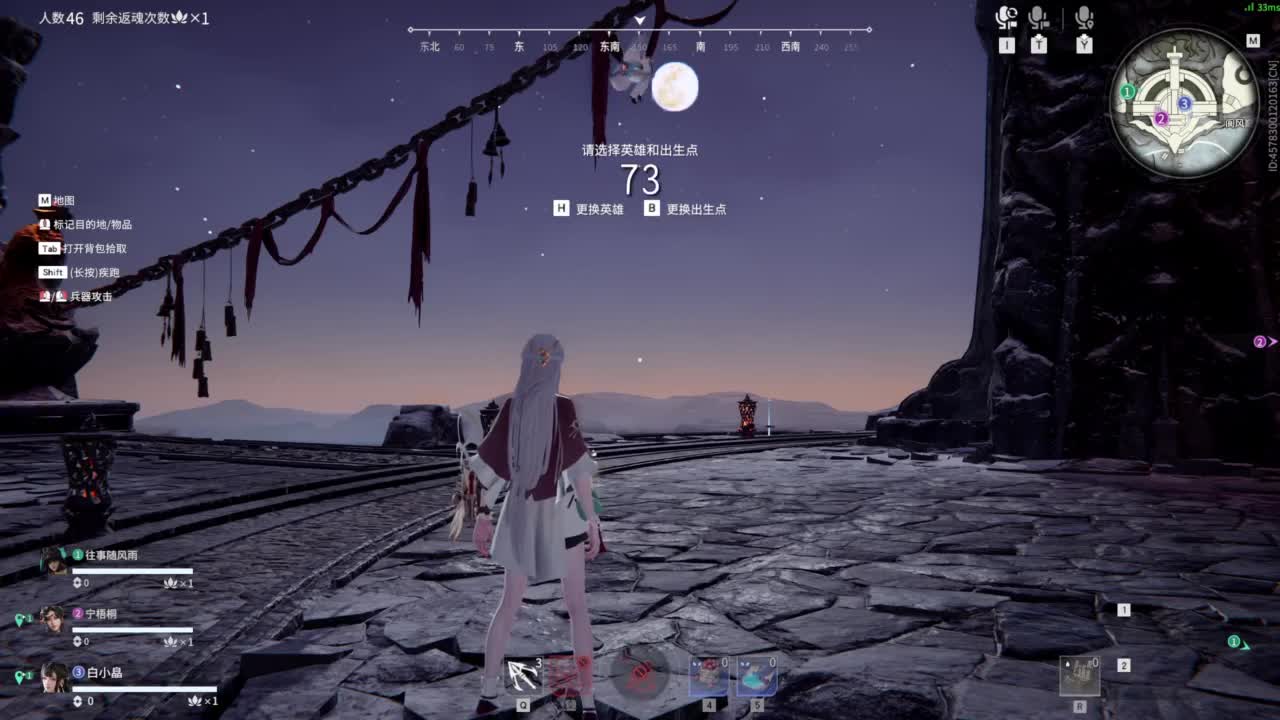The height and width of the screenshot is (720, 1280).
Task: Select teammate 3 marker on the minimap
Action: point(1184,102)
